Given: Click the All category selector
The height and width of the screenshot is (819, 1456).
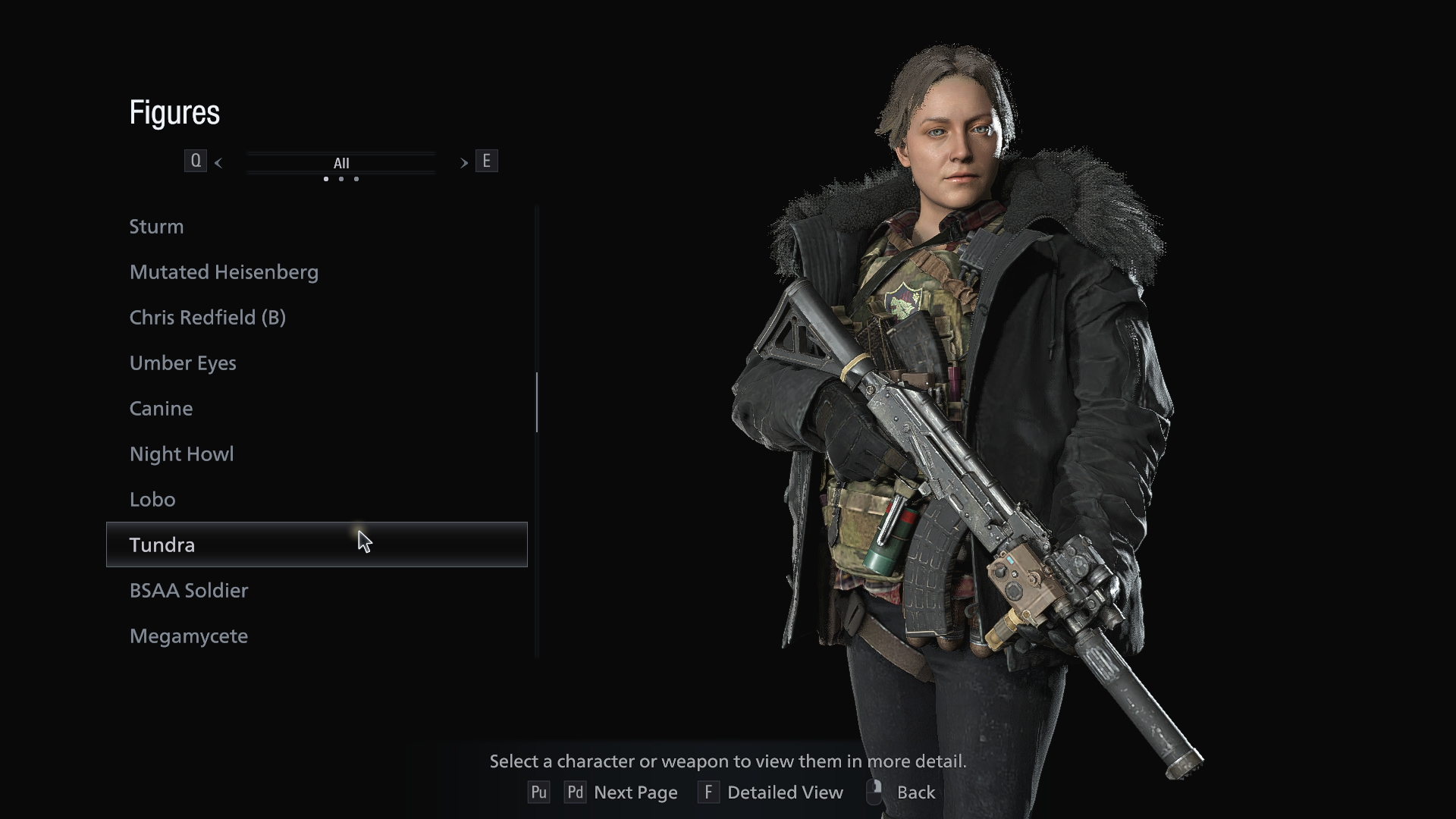Looking at the screenshot, I should tap(341, 163).
